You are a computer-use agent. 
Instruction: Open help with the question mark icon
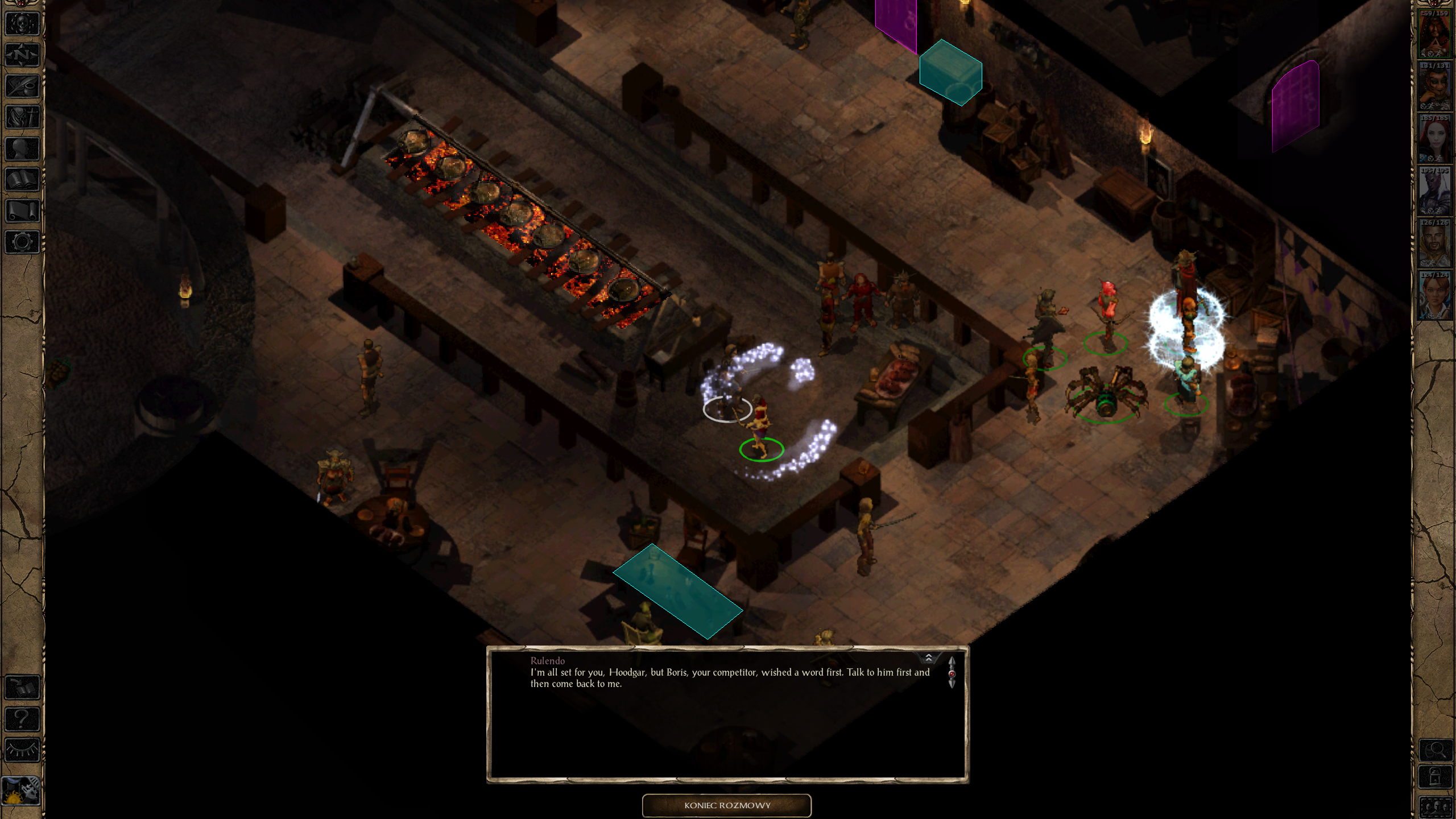22,719
